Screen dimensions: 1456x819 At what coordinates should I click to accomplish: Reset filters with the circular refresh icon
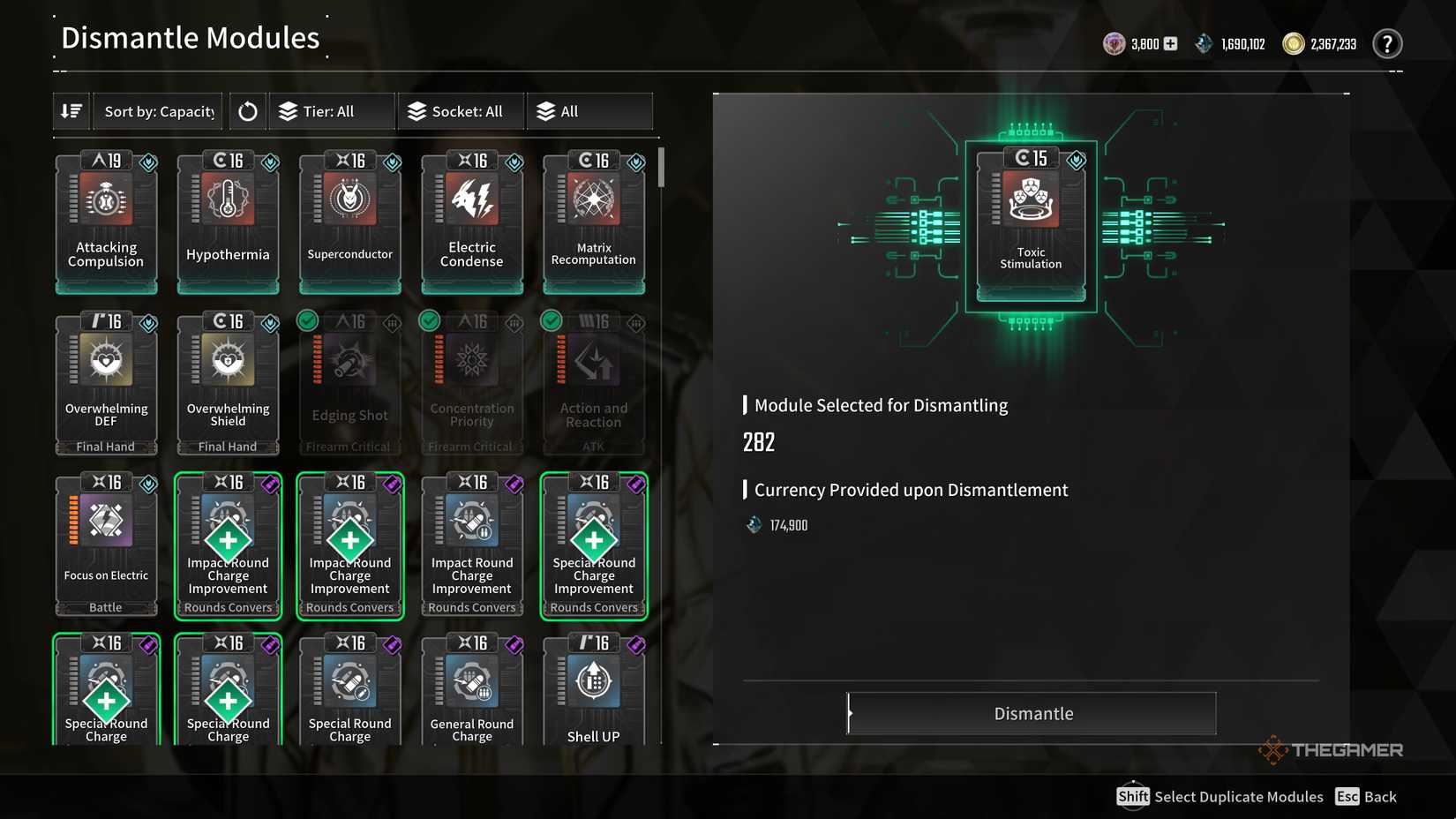click(x=247, y=110)
